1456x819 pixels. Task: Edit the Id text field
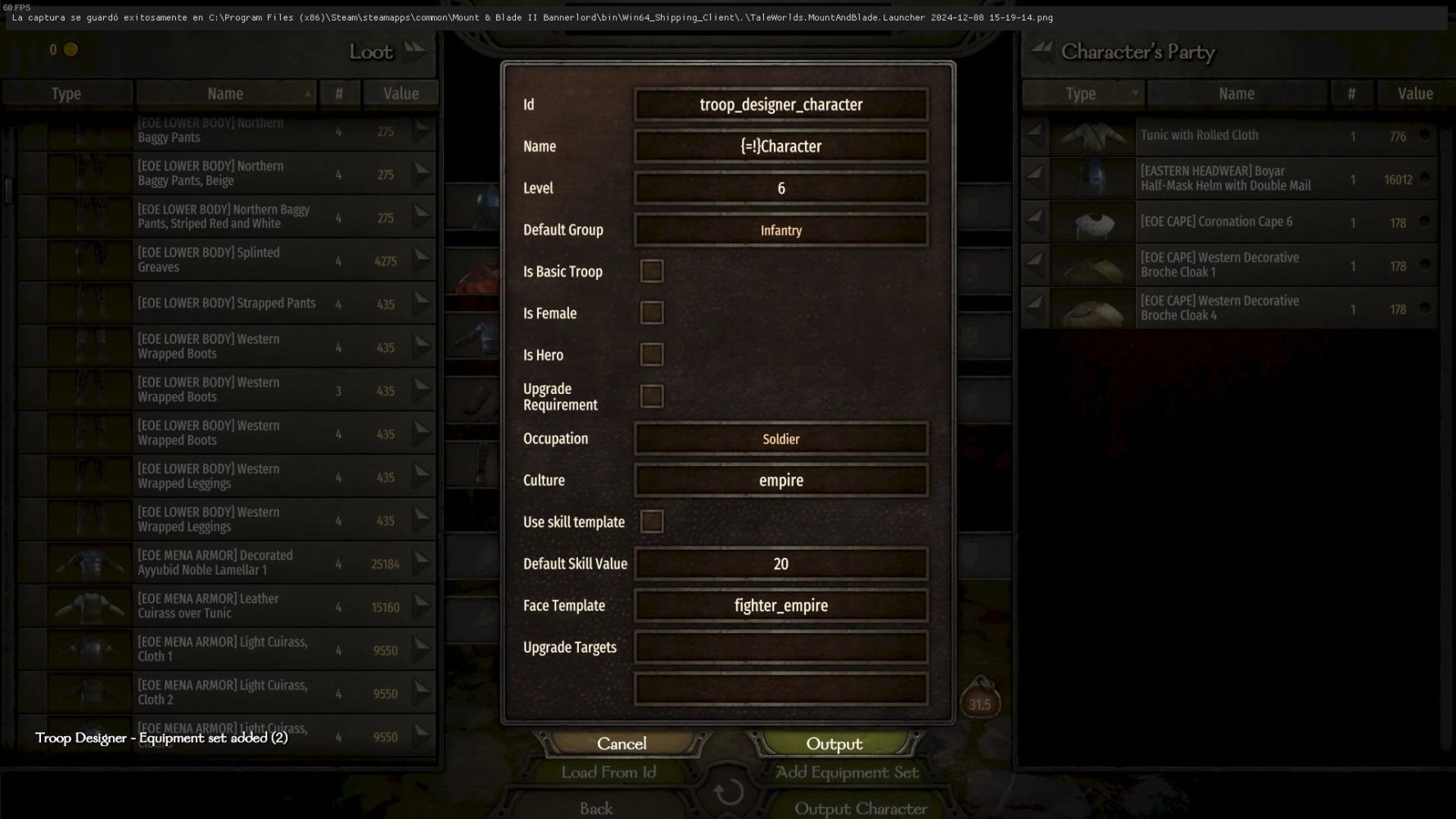click(x=780, y=105)
